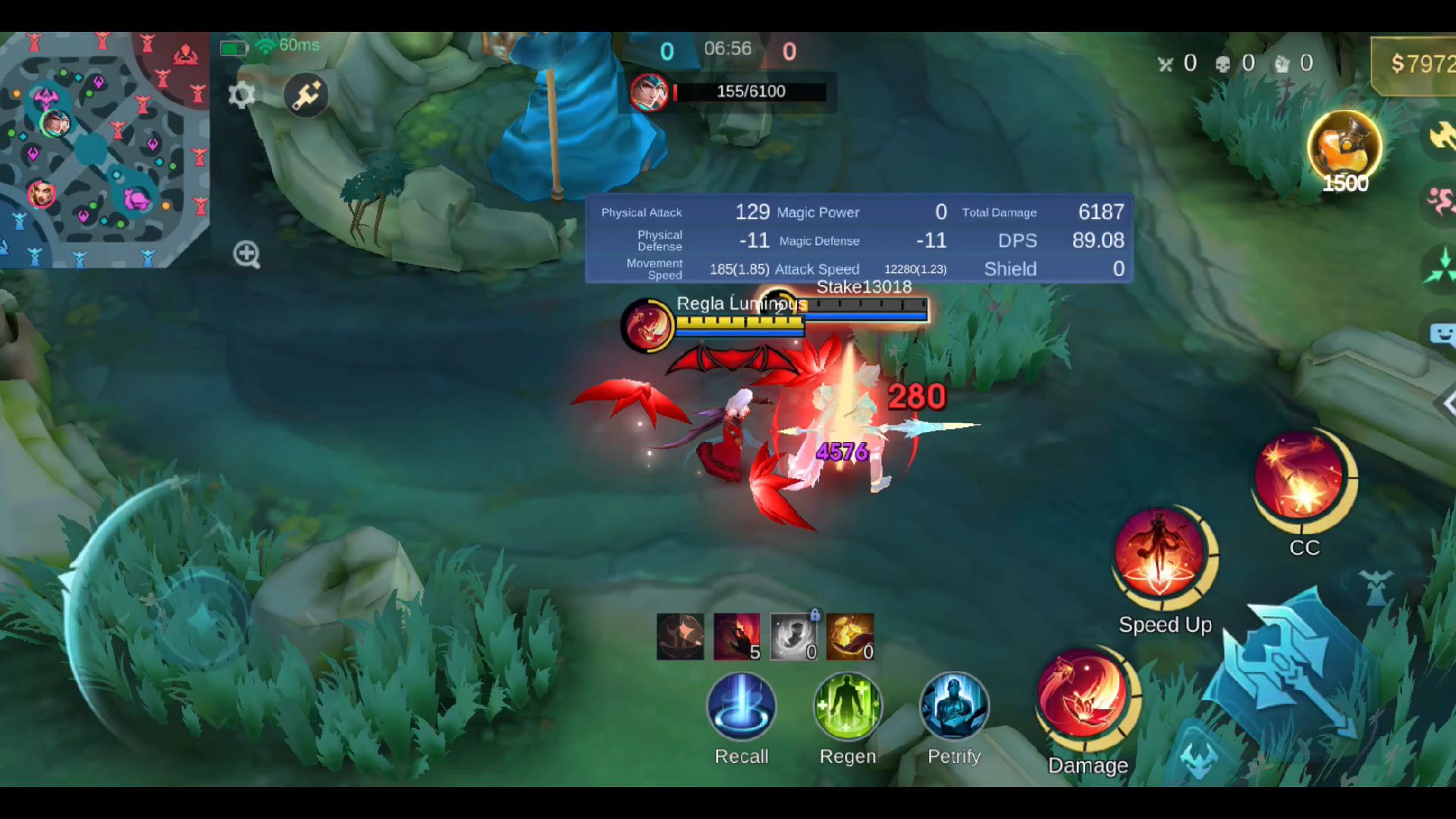1456x819 pixels.
Task: Open the gear settings icon
Action: tap(241, 96)
